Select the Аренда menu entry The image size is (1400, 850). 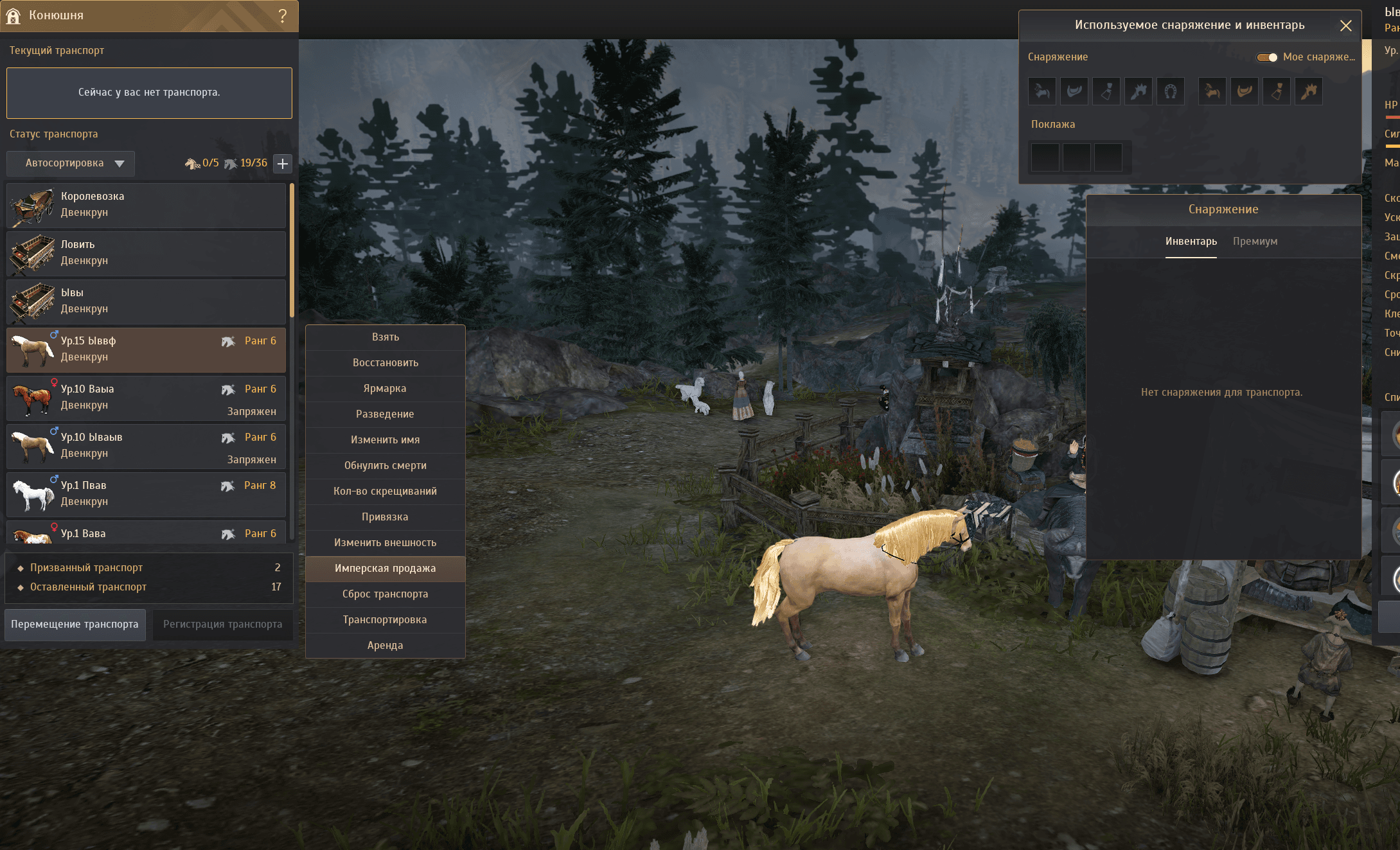click(x=385, y=646)
